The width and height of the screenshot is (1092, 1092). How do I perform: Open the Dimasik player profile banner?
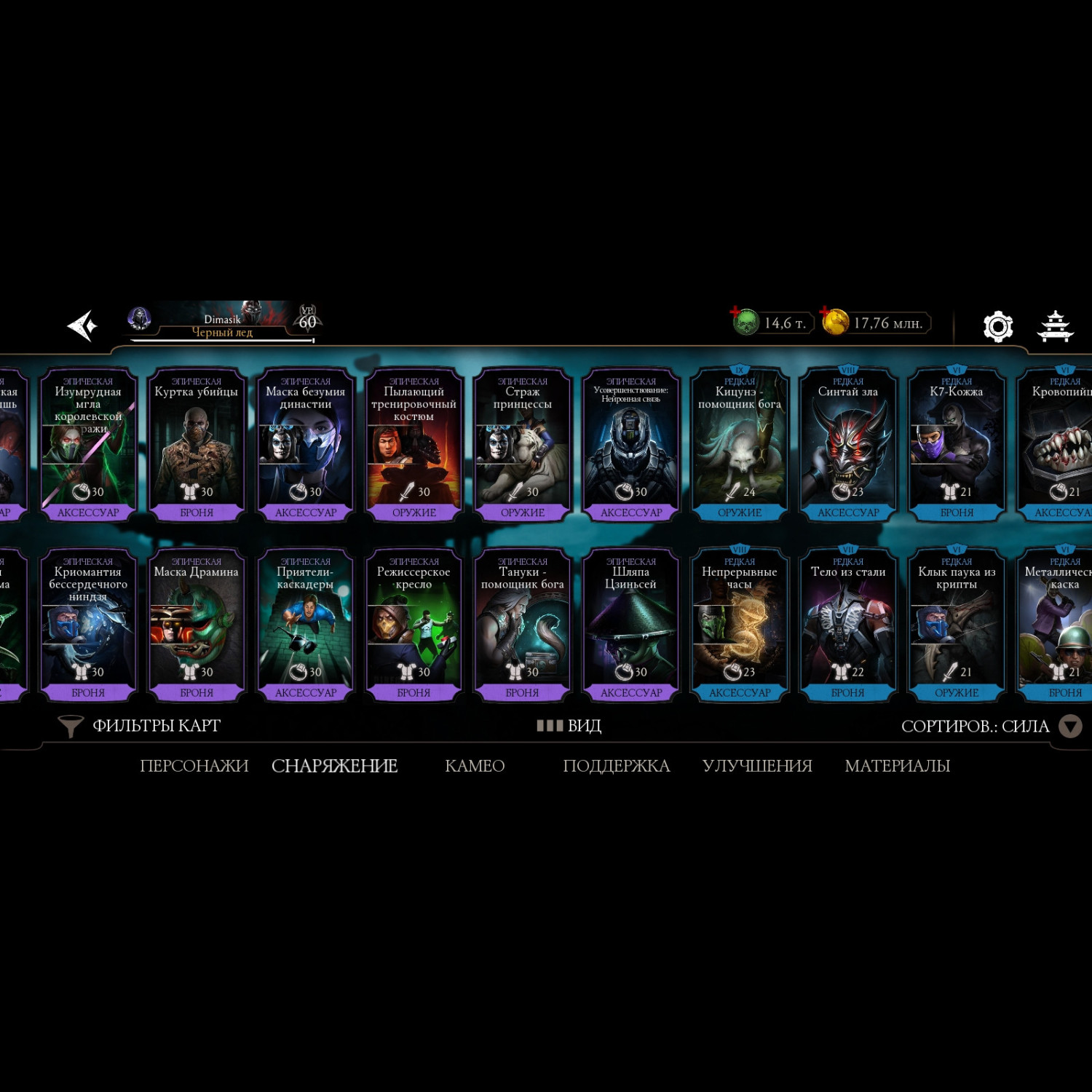coord(222,322)
